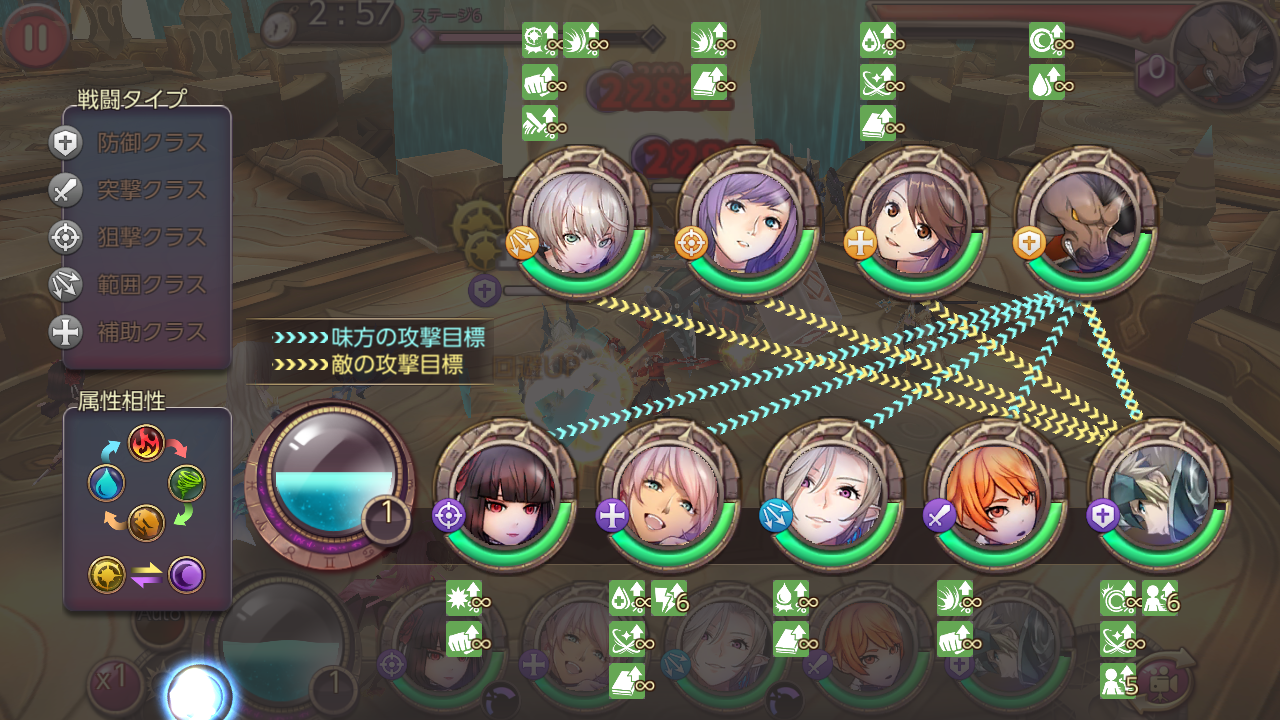Target the beast monster enemy portrait
The width and height of the screenshot is (1280, 720).
click(1085, 222)
